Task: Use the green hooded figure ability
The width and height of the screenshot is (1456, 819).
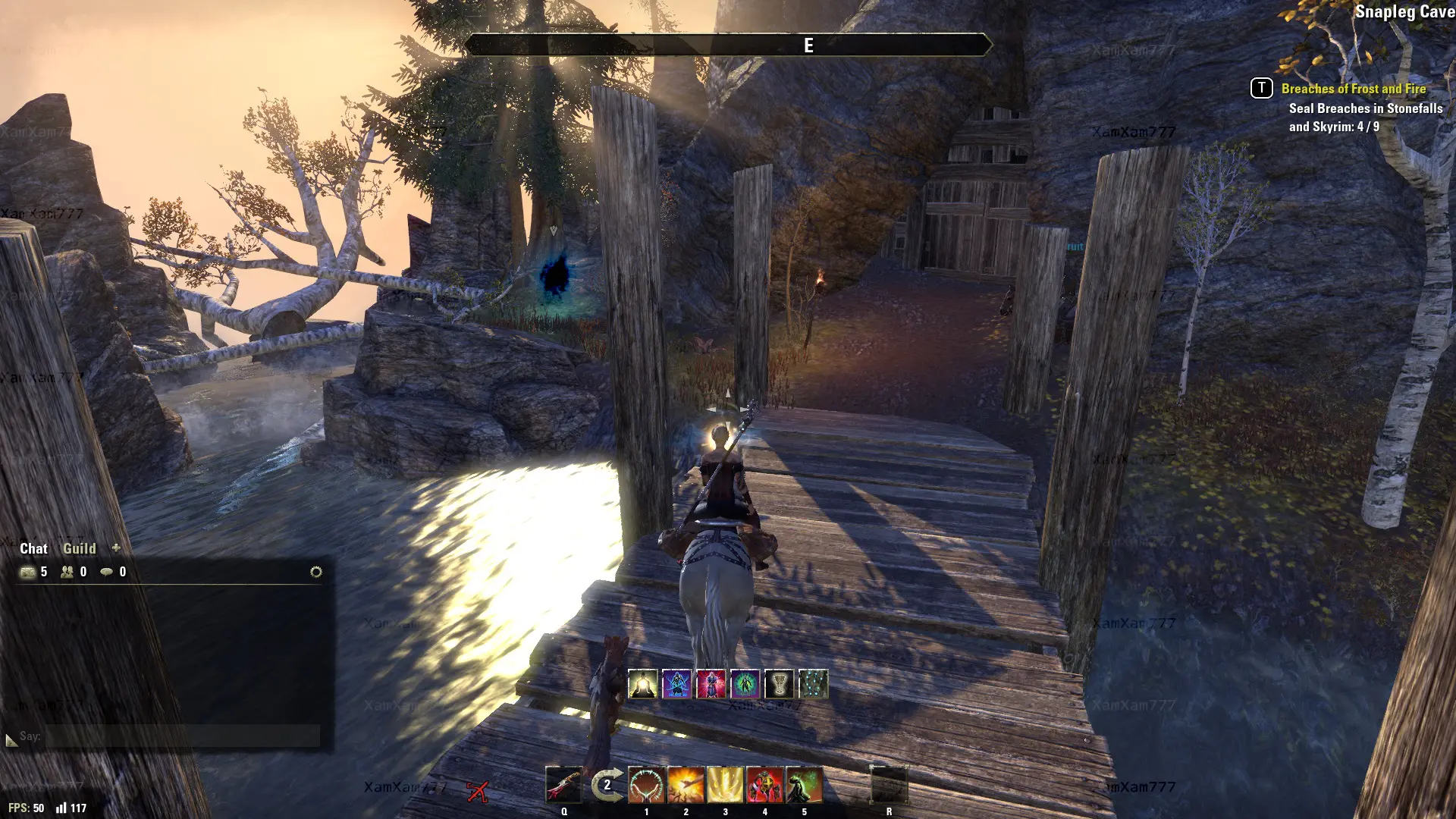Action: pos(804,785)
